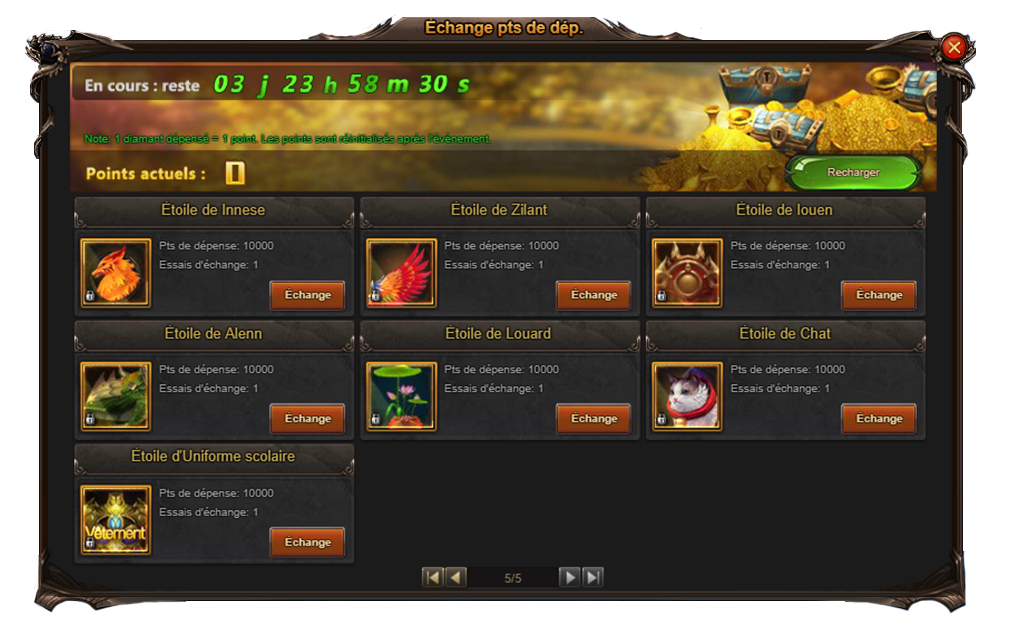The width and height of the screenshot is (1018, 630).
Task: Go to the previous page
Action: coord(456,577)
